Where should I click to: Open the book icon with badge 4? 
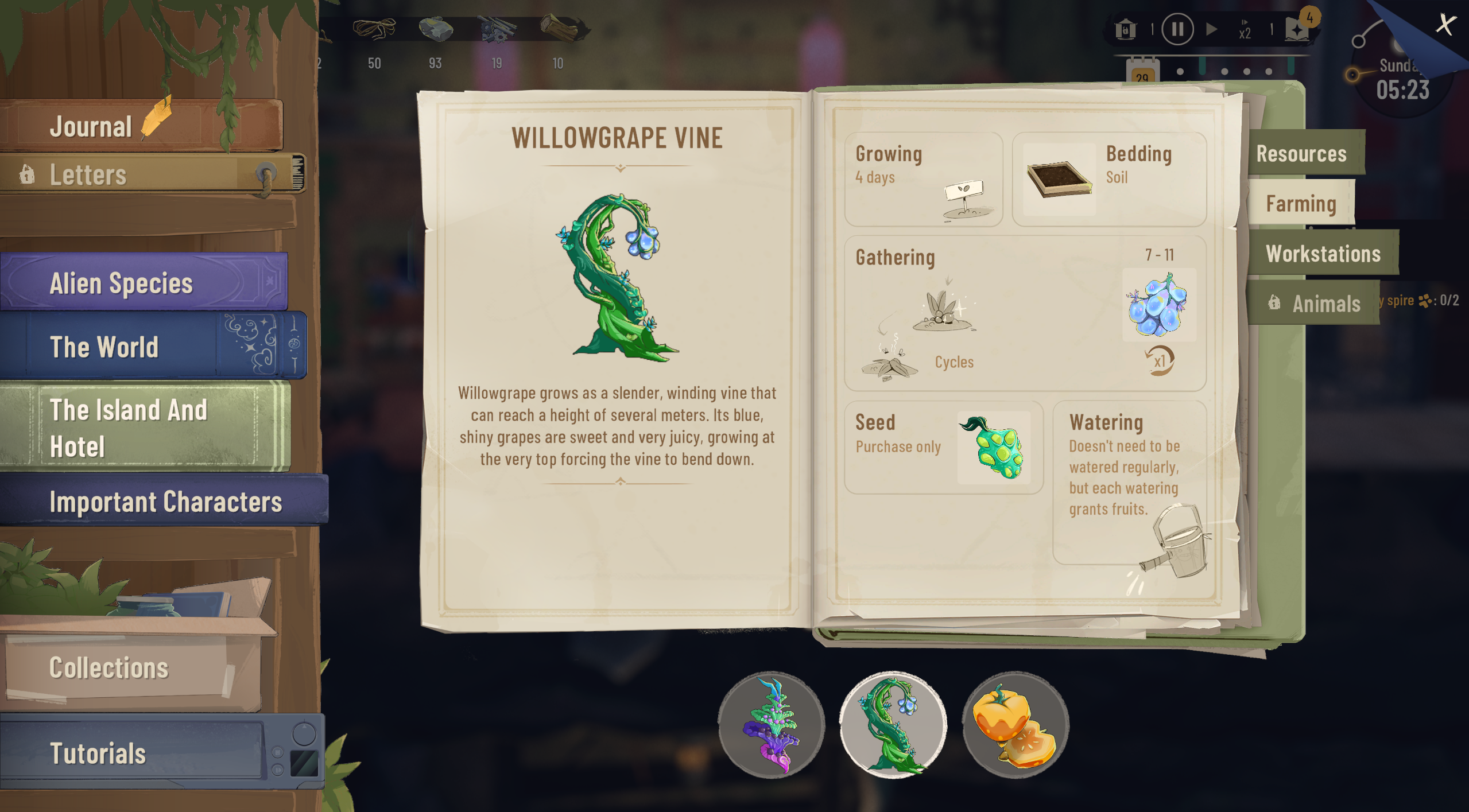coord(1298,29)
